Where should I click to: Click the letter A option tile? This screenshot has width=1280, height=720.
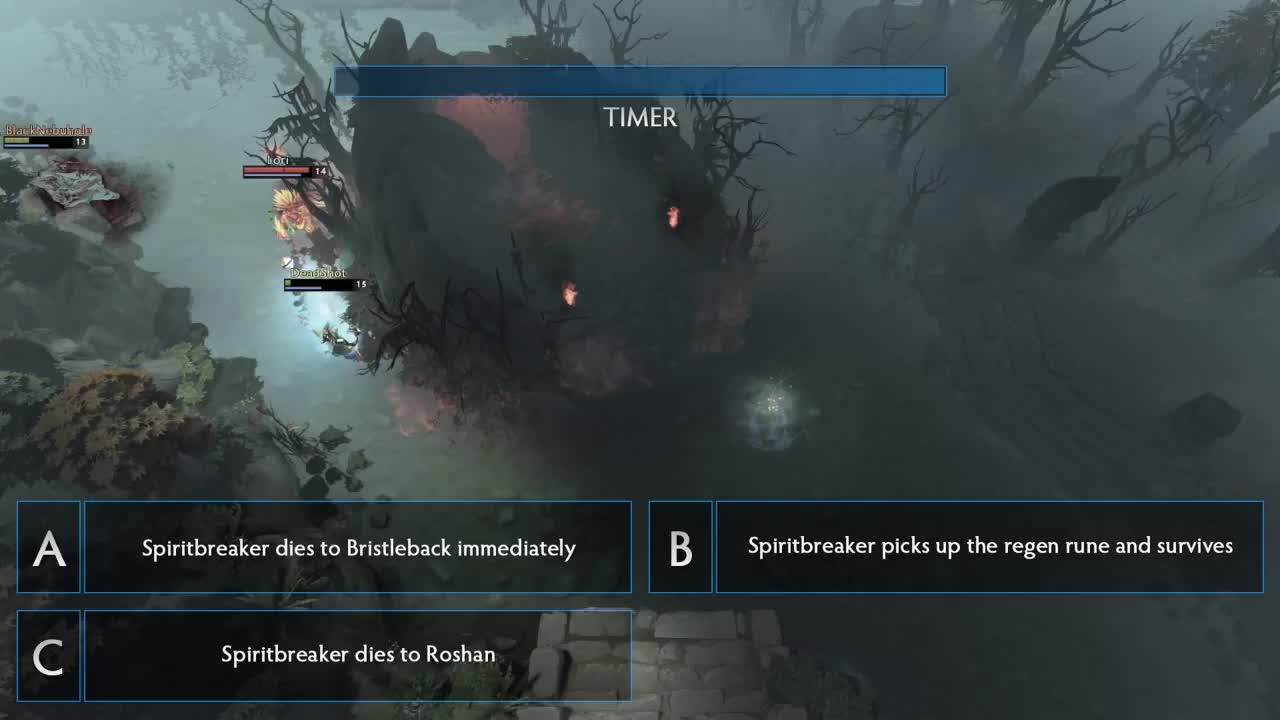coord(49,548)
